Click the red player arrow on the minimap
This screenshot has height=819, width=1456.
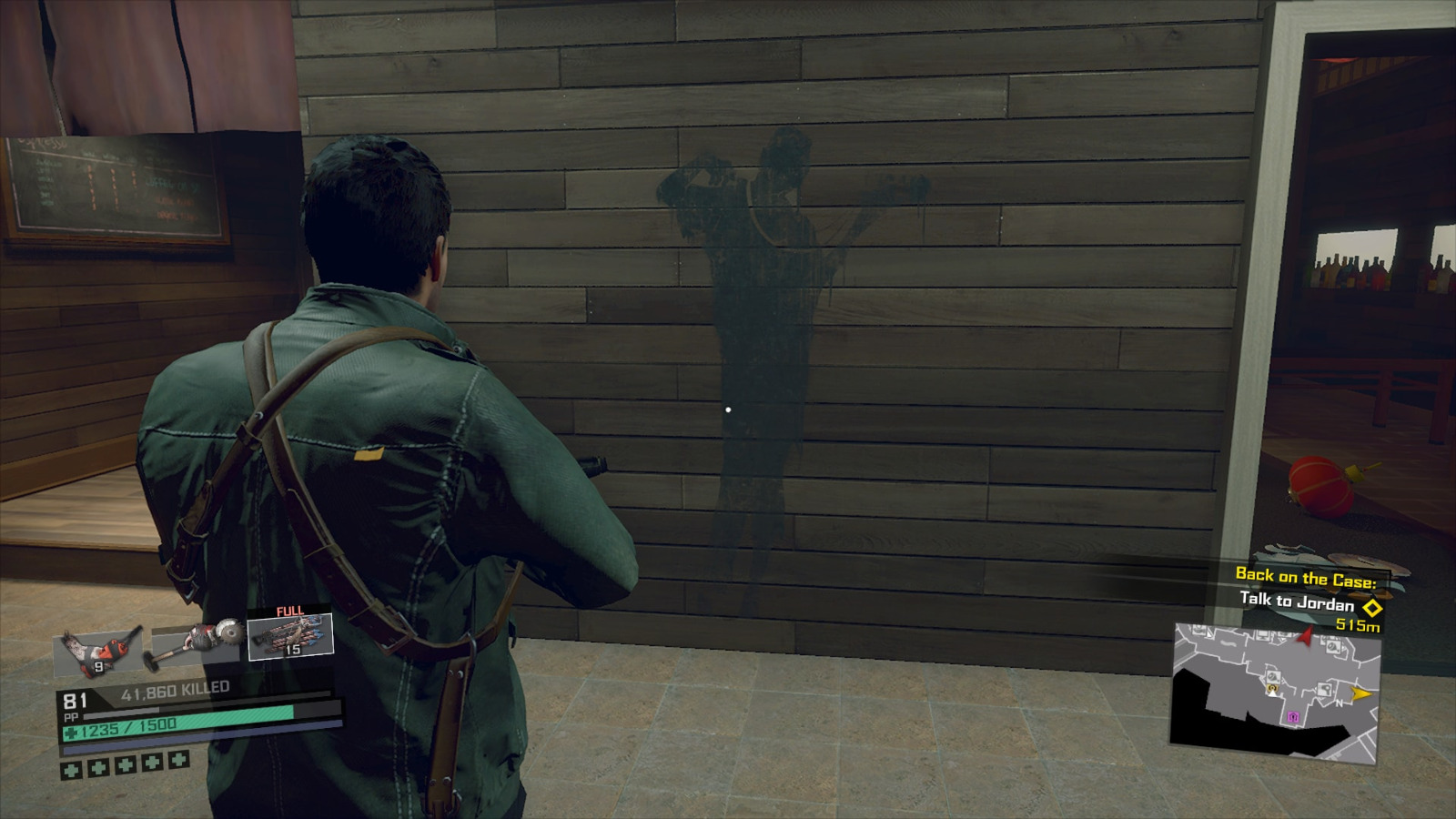click(x=1304, y=637)
